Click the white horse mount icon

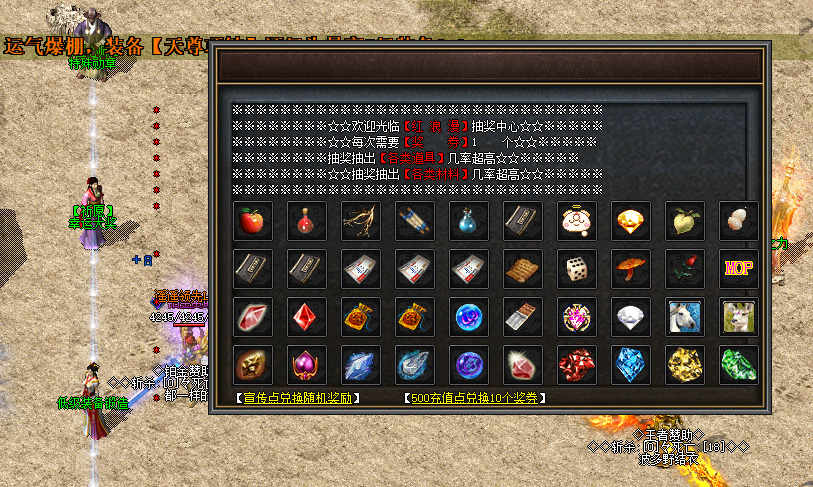tap(685, 317)
